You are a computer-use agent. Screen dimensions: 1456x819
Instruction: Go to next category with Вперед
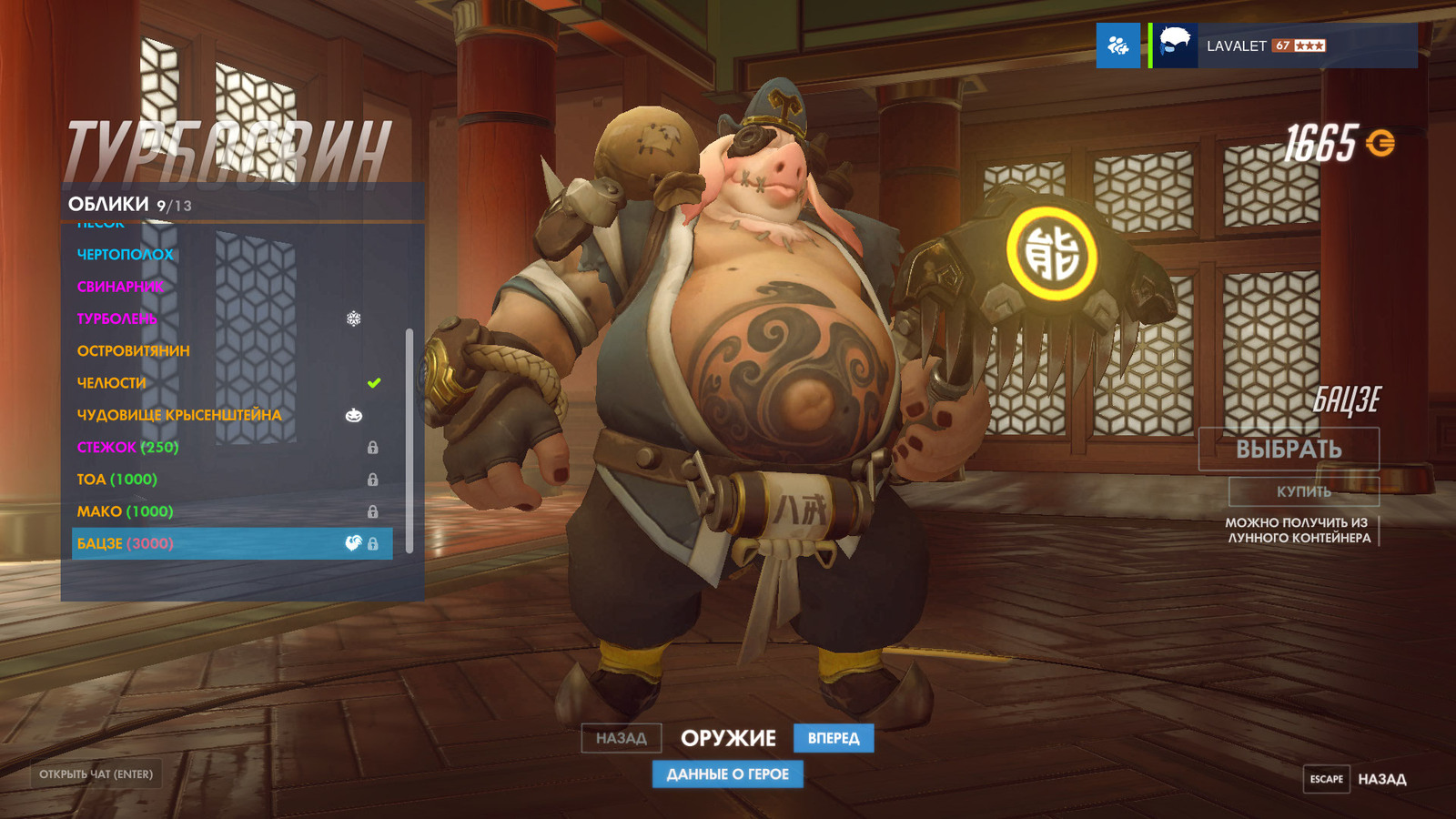tap(834, 738)
